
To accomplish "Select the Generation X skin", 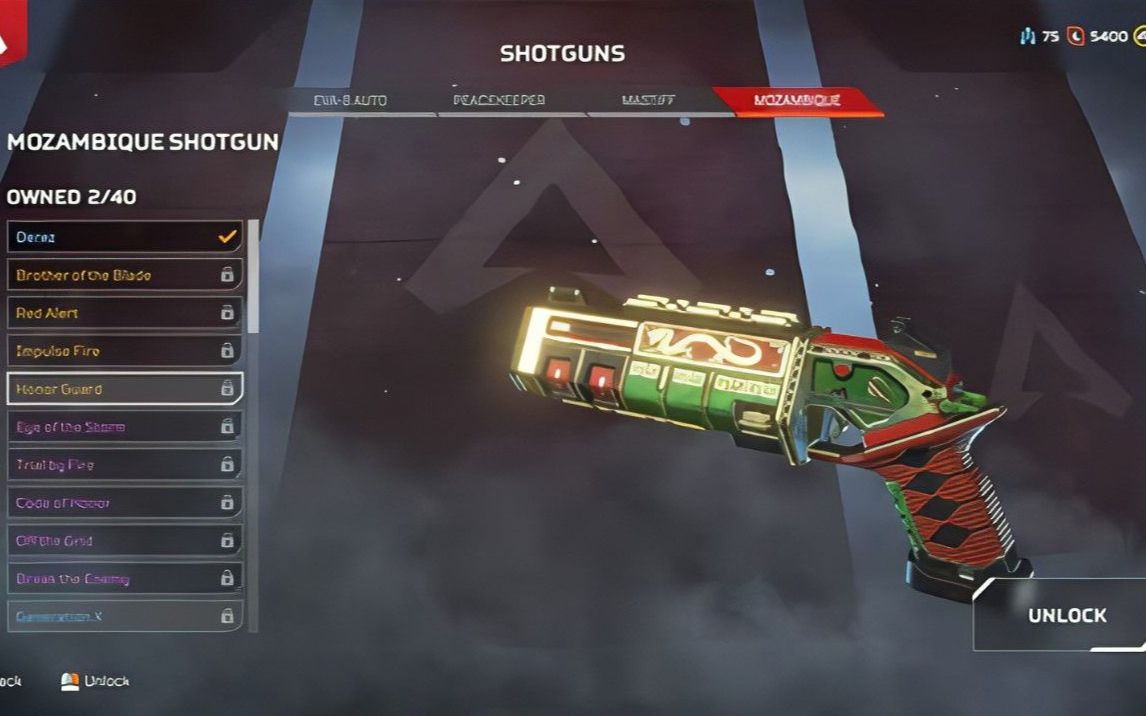I will pyautogui.click(x=125, y=616).
